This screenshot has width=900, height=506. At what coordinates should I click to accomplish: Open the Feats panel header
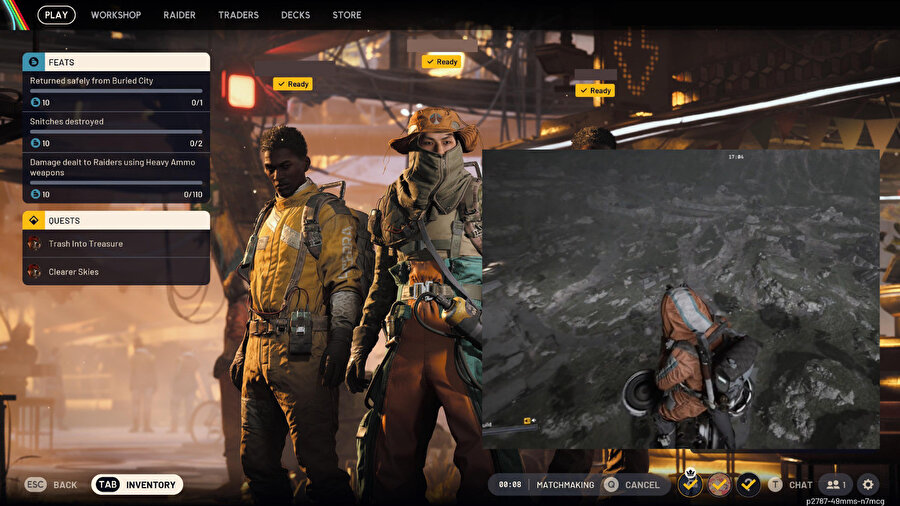tap(116, 62)
